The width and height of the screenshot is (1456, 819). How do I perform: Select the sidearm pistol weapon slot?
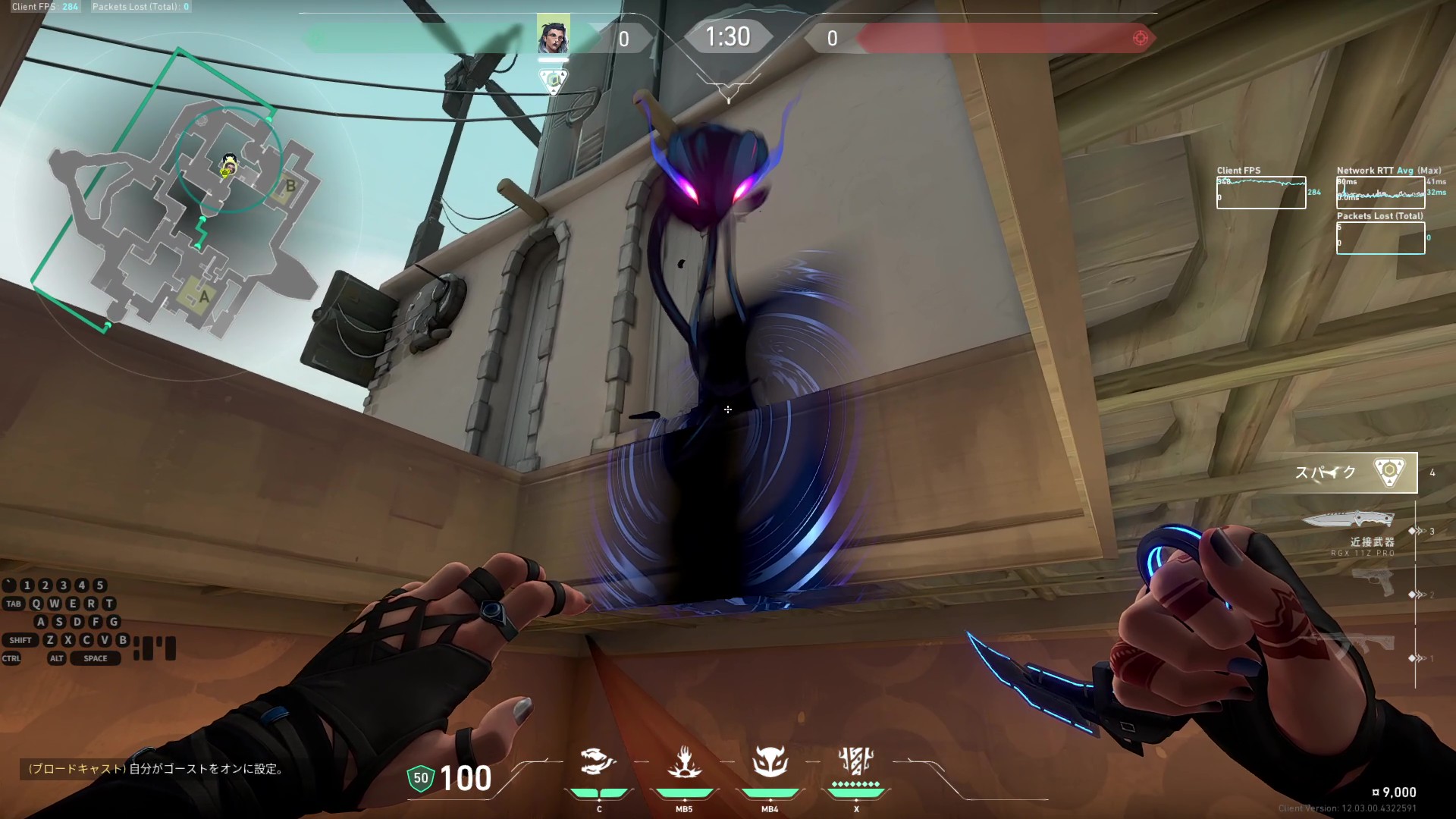(x=1373, y=582)
